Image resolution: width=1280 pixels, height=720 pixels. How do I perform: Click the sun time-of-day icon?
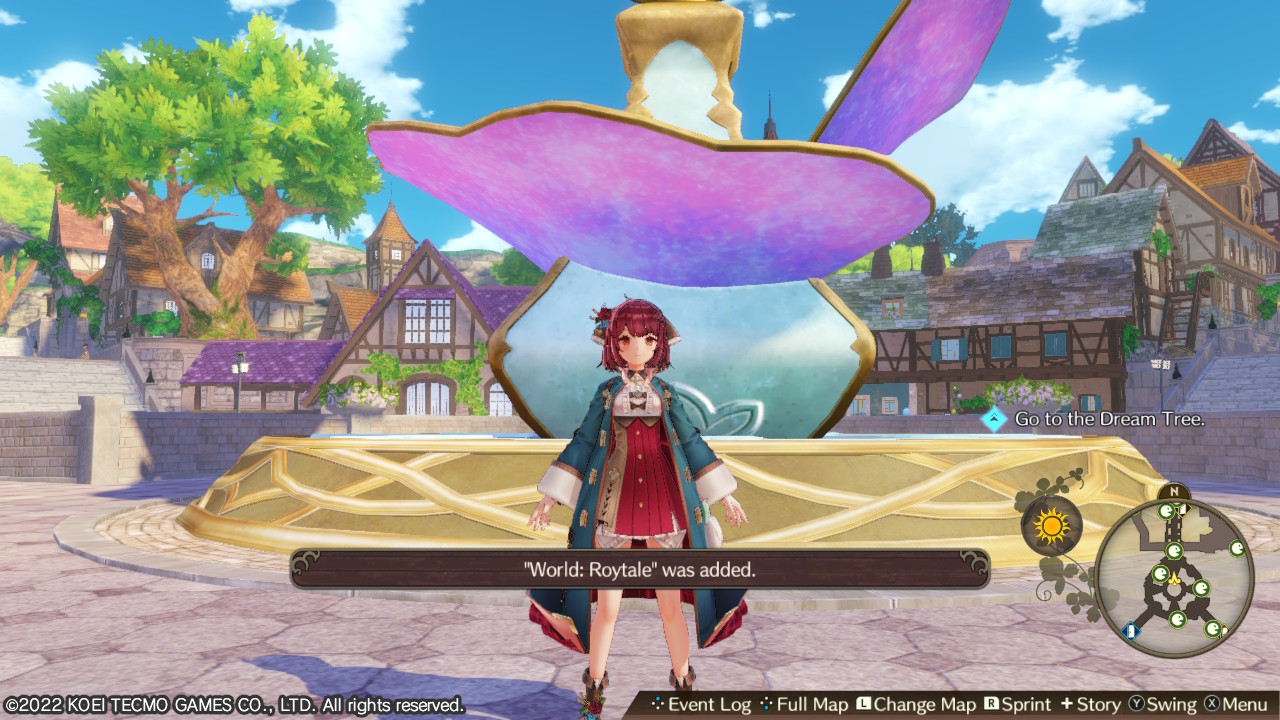[x=1051, y=525]
